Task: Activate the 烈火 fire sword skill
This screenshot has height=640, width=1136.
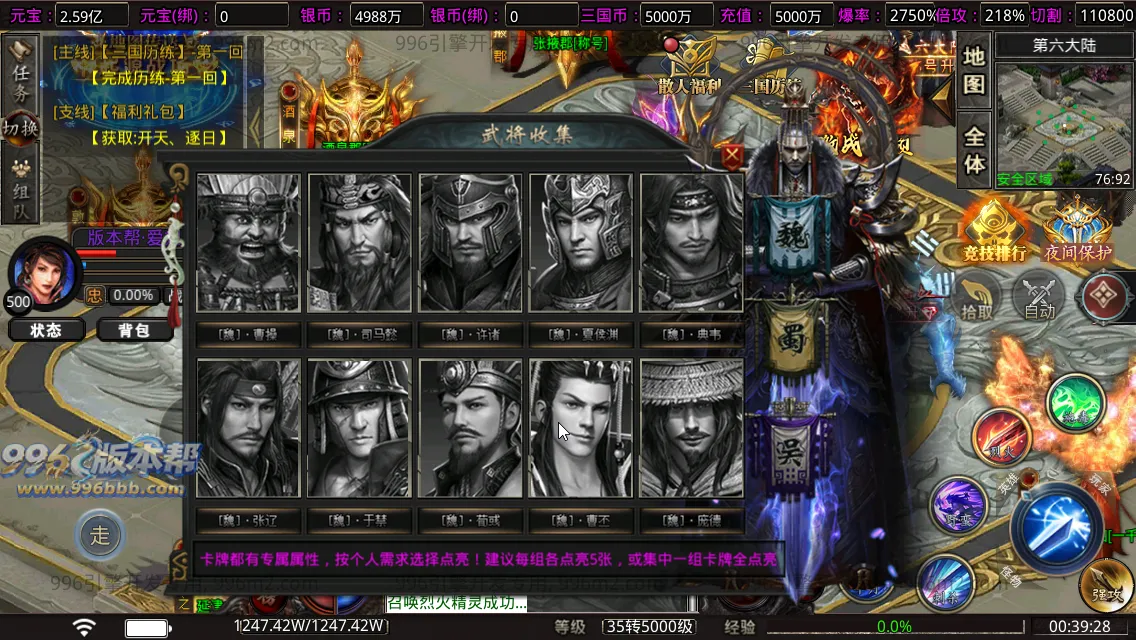Action: point(1001,439)
